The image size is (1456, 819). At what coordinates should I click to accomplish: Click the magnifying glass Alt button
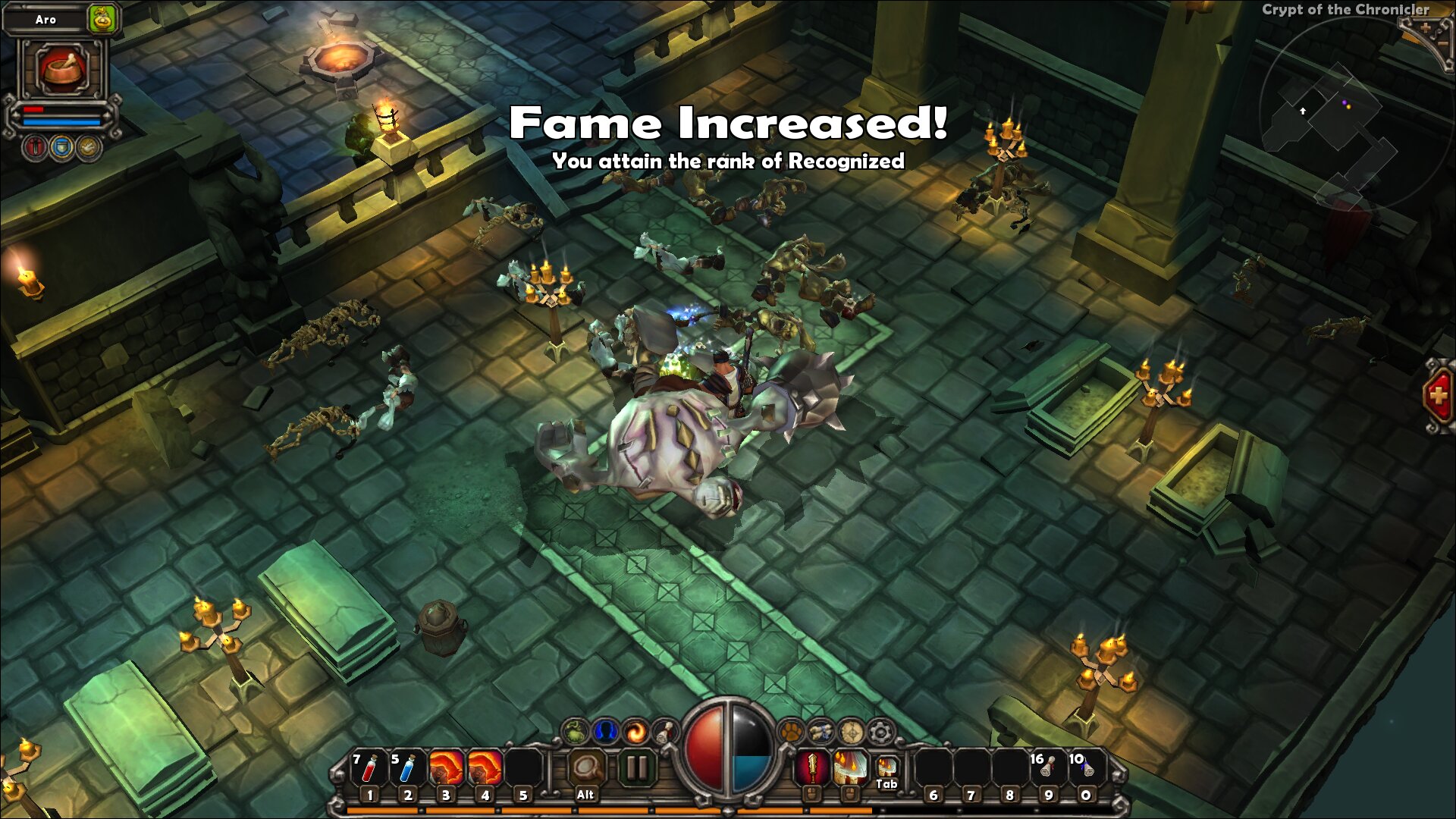pyautogui.click(x=585, y=769)
